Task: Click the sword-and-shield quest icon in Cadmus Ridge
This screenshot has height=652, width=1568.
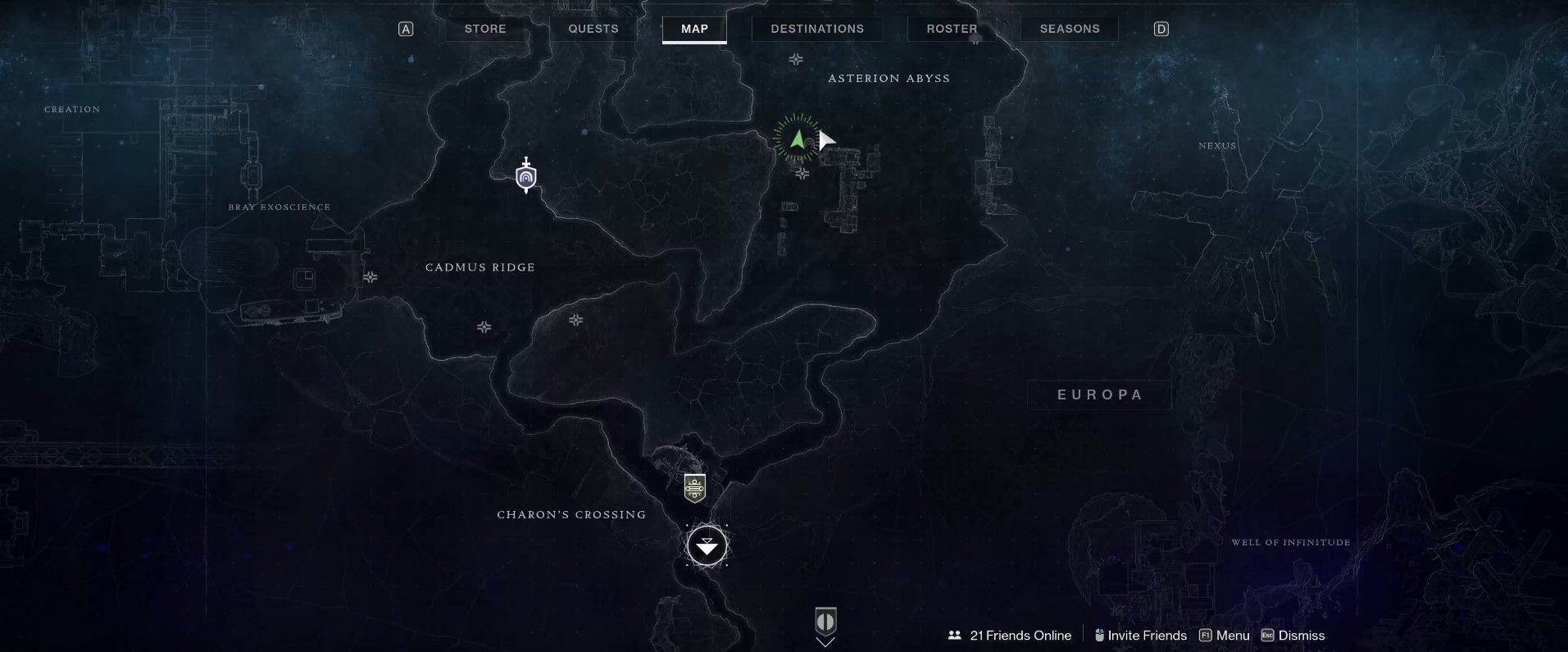Action: [525, 175]
